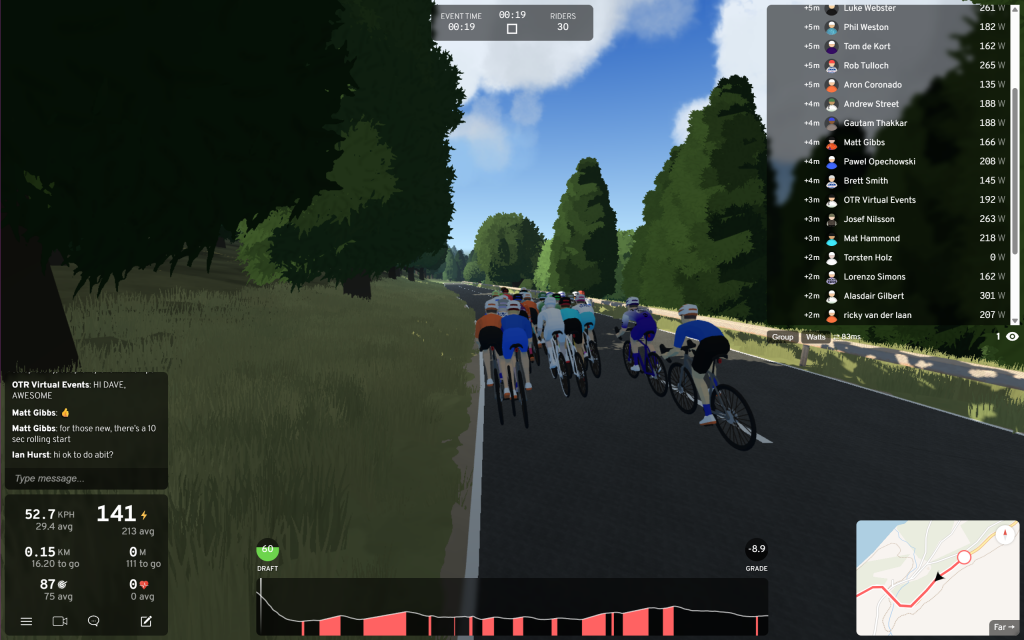Click the edit note pencil icon

[146, 621]
